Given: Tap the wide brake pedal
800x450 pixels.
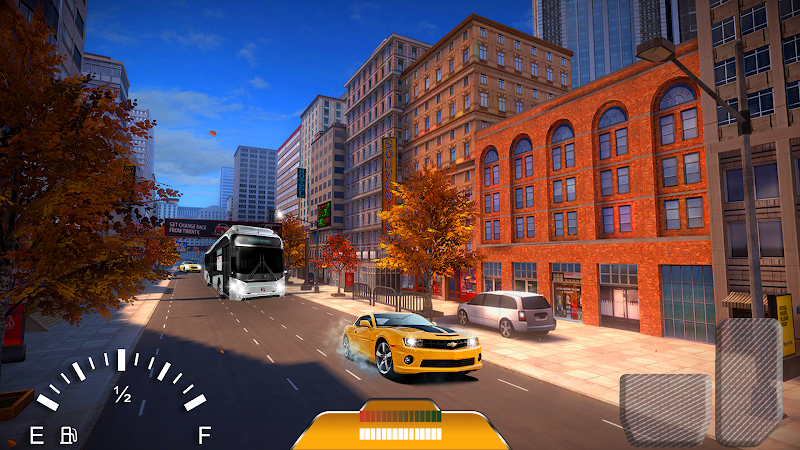Looking at the screenshot, I should (x=666, y=407).
